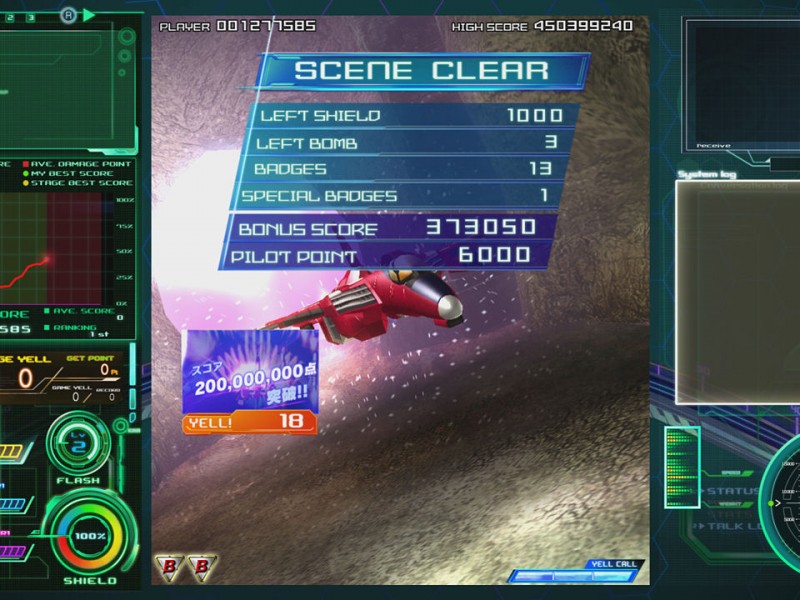The height and width of the screenshot is (600, 800).
Task: Switch to page tab 3
Action: pyautogui.click(x=31, y=17)
